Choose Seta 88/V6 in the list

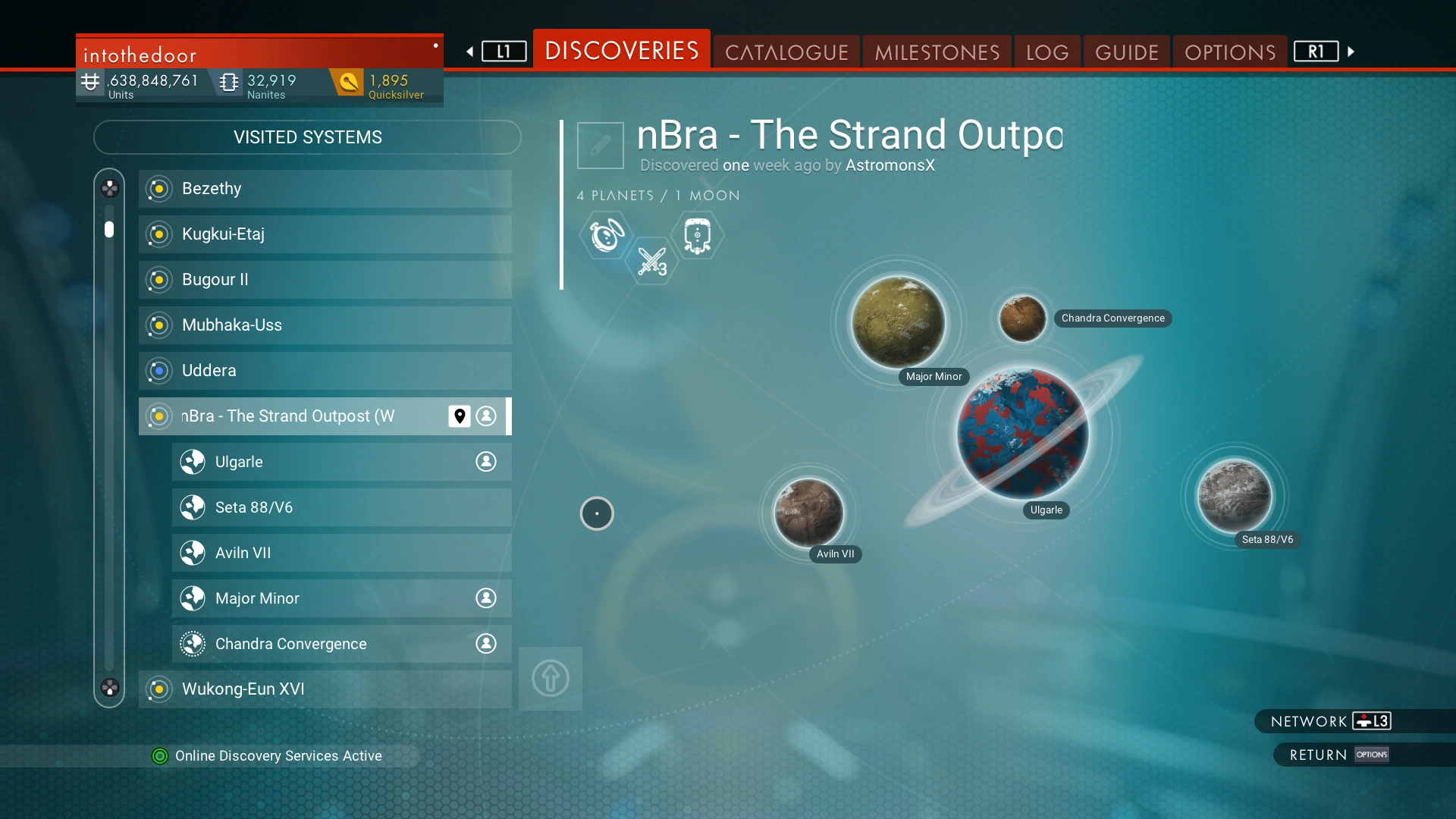(341, 507)
